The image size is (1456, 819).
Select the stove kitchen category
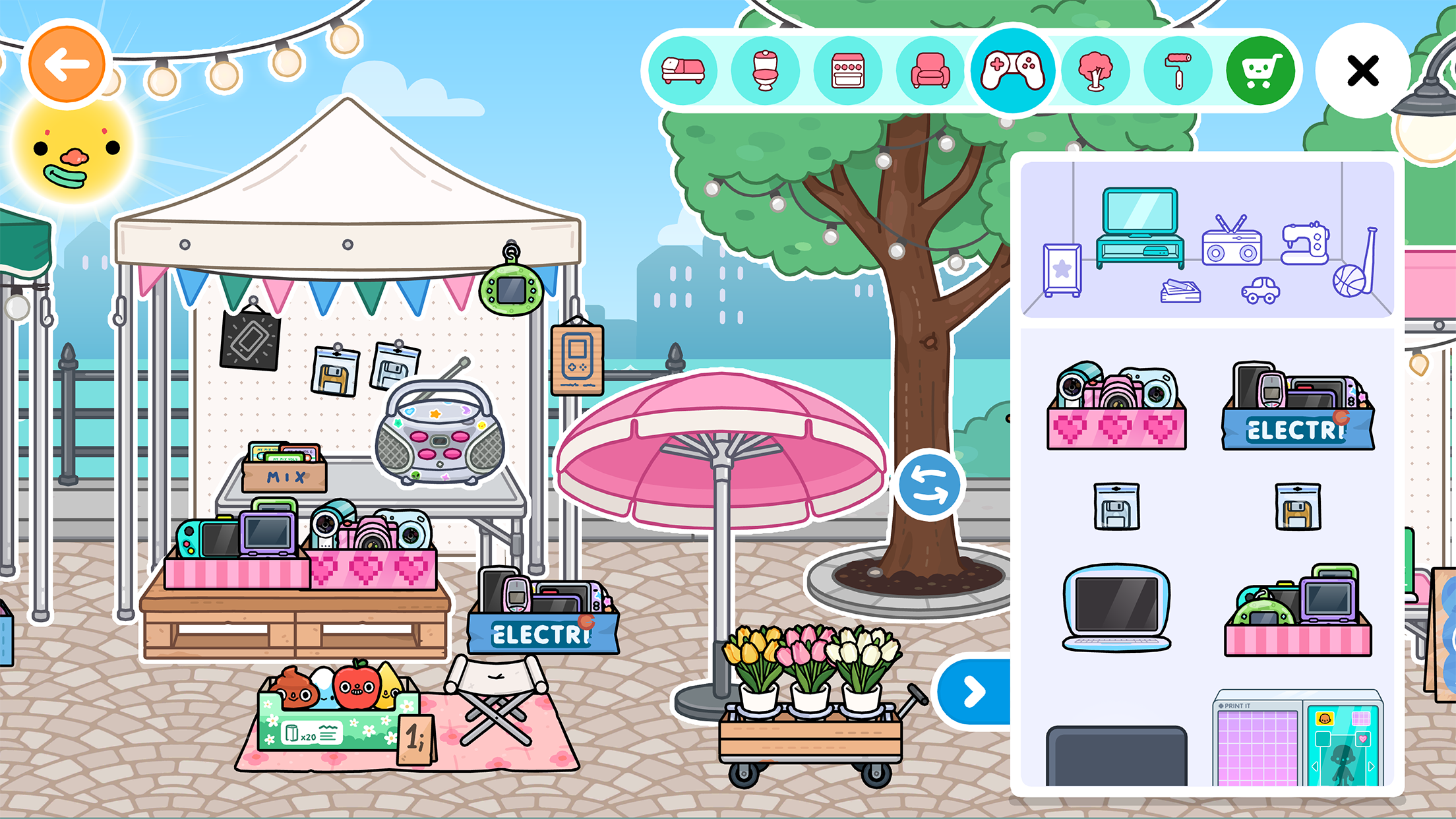[848, 71]
